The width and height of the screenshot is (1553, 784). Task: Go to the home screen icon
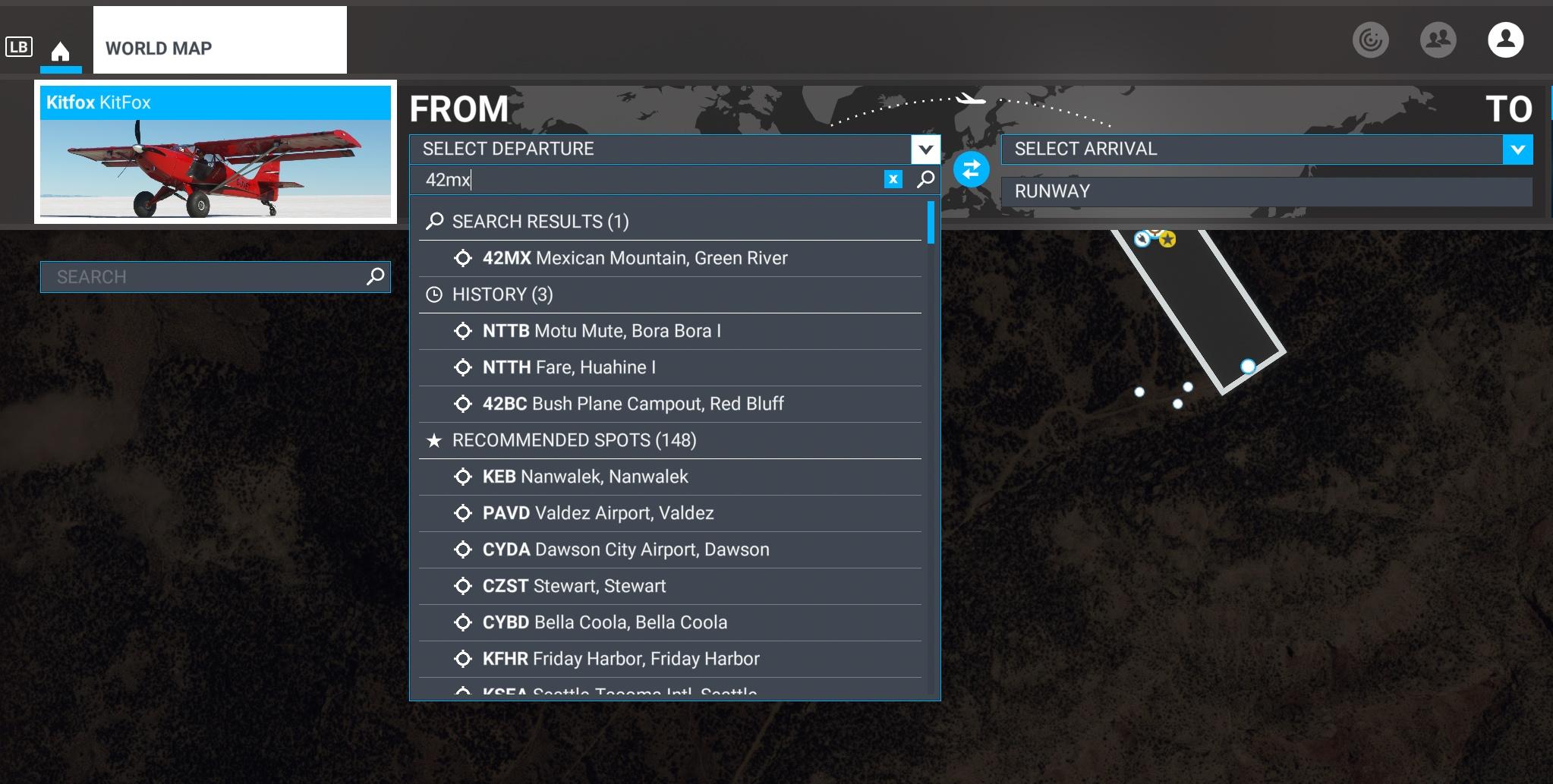[x=60, y=52]
